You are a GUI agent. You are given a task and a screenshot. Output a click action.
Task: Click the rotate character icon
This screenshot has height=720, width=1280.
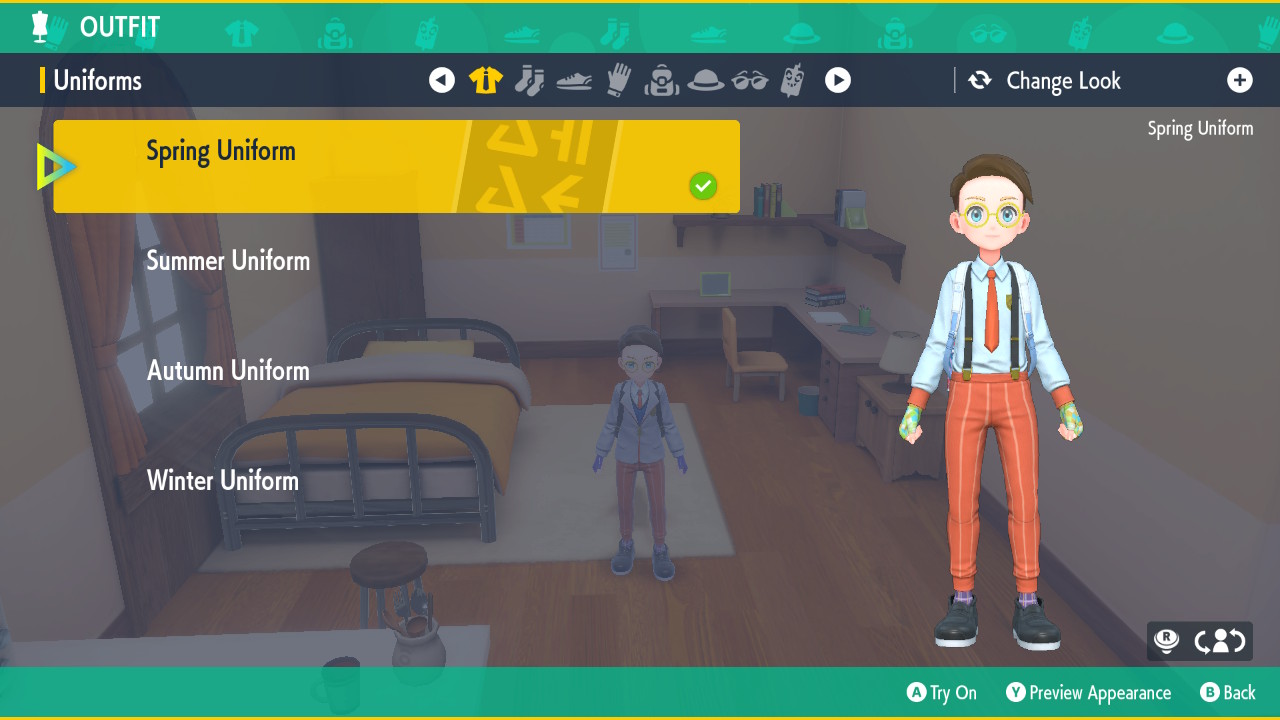point(1219,641)
